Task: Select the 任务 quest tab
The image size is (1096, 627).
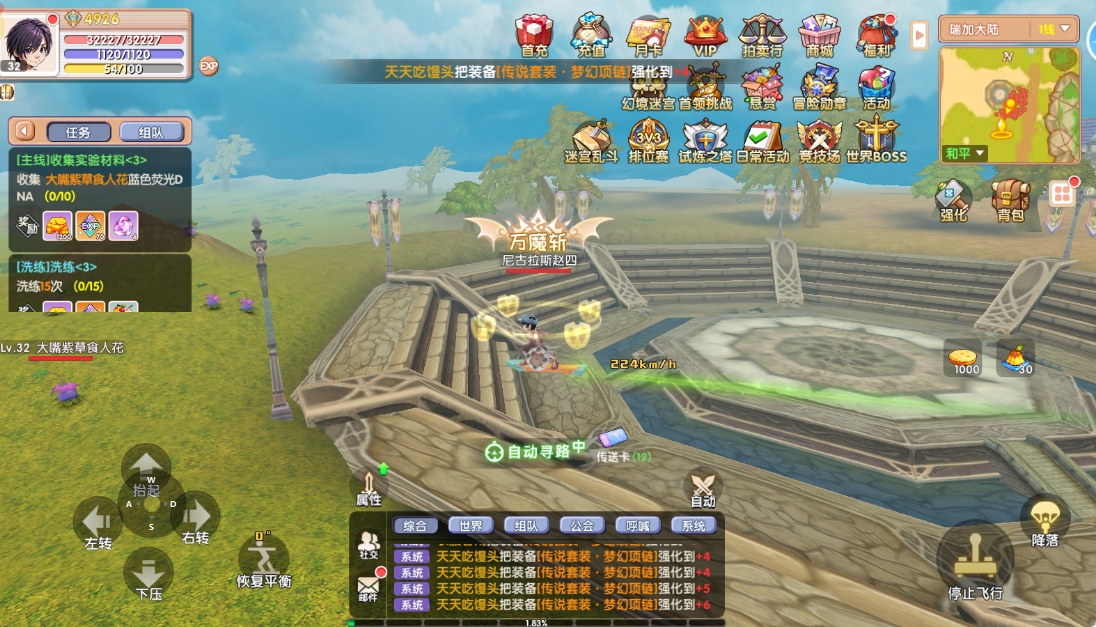Action: [77, 132]
